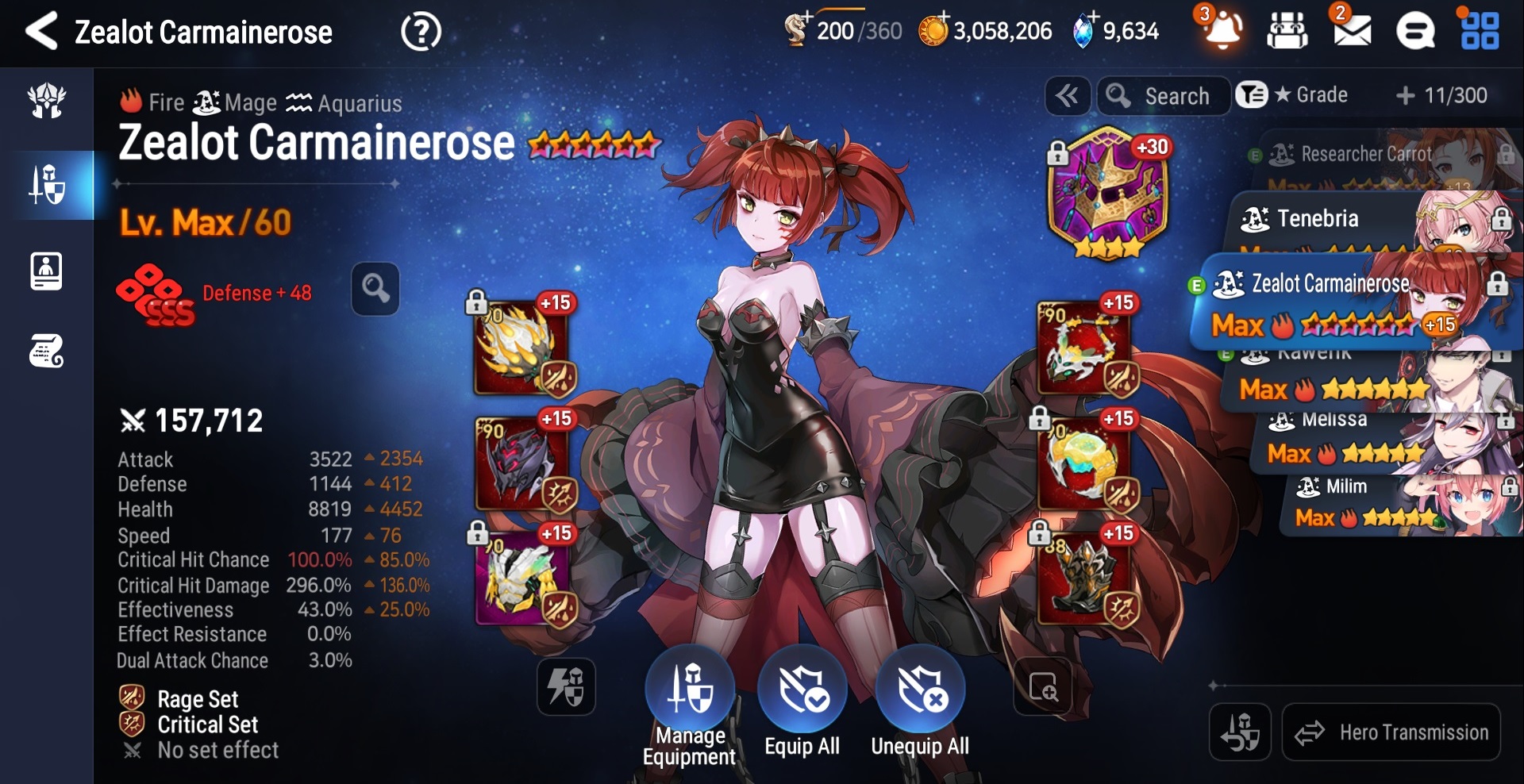This screenshot has width=1524, height=784.
Task: Open the question mark help button
Action: tap(421, 33)
